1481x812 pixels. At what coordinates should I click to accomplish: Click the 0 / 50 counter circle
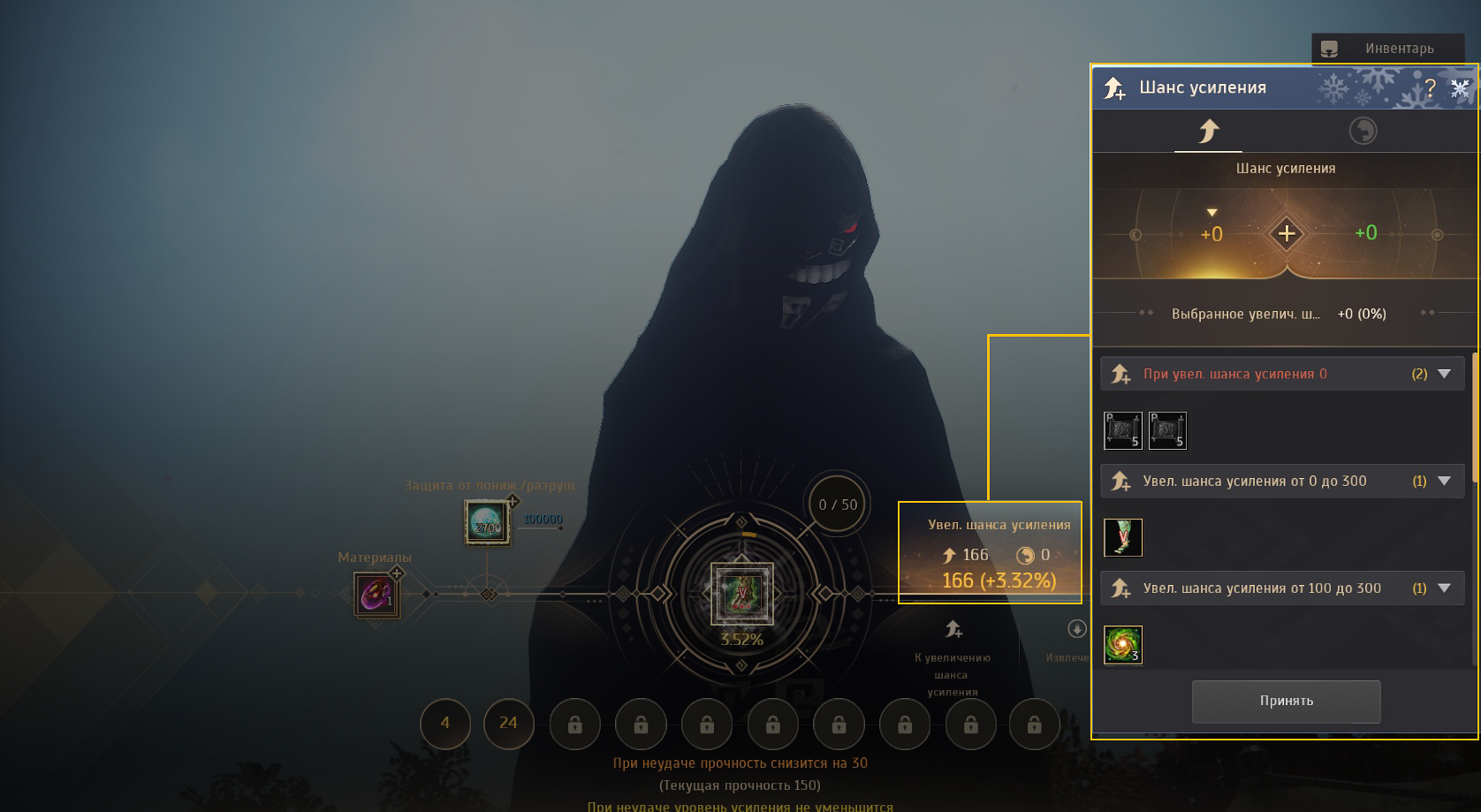tap(837, 505)
